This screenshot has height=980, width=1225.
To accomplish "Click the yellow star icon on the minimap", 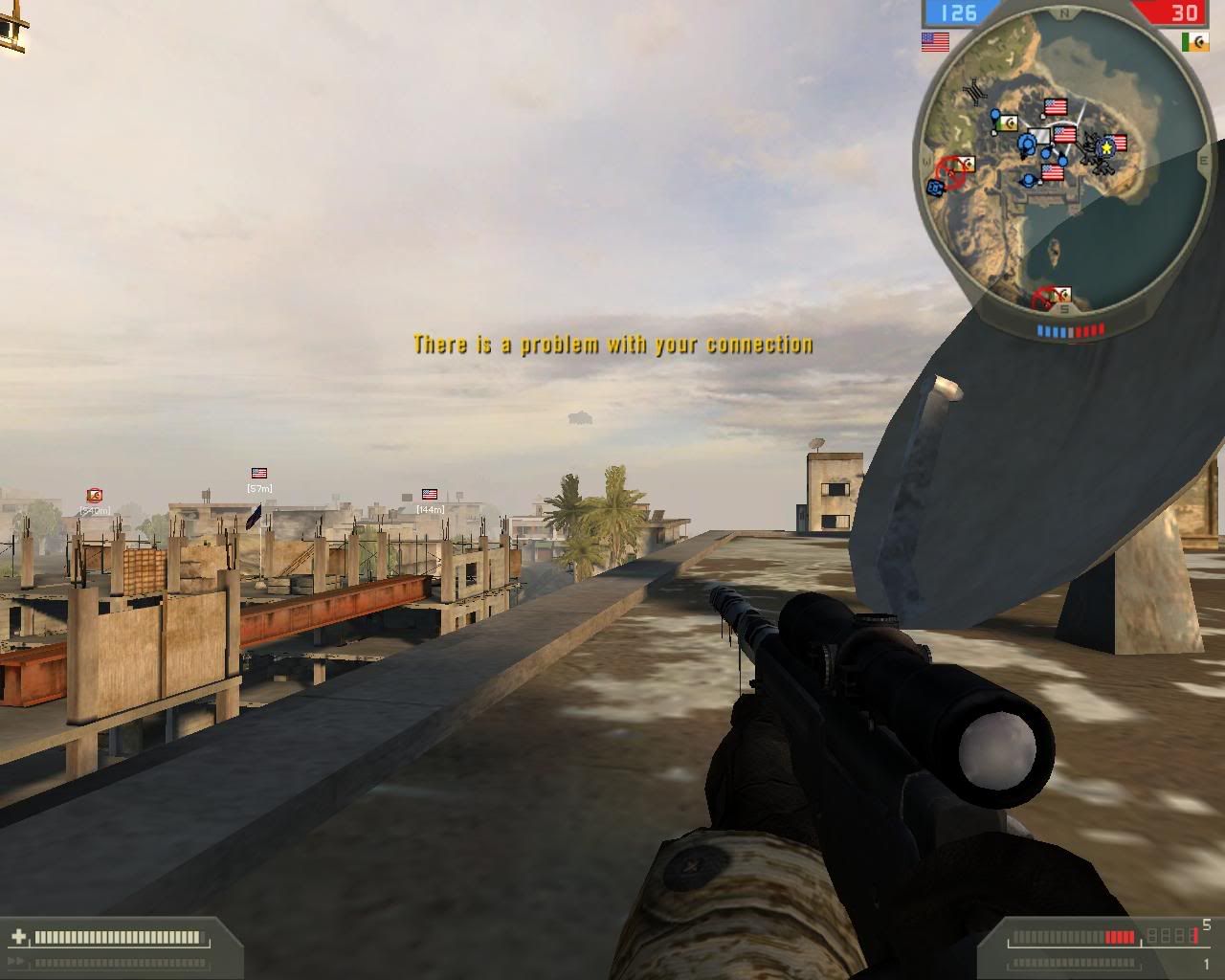I will click(x=1107, y=147).
